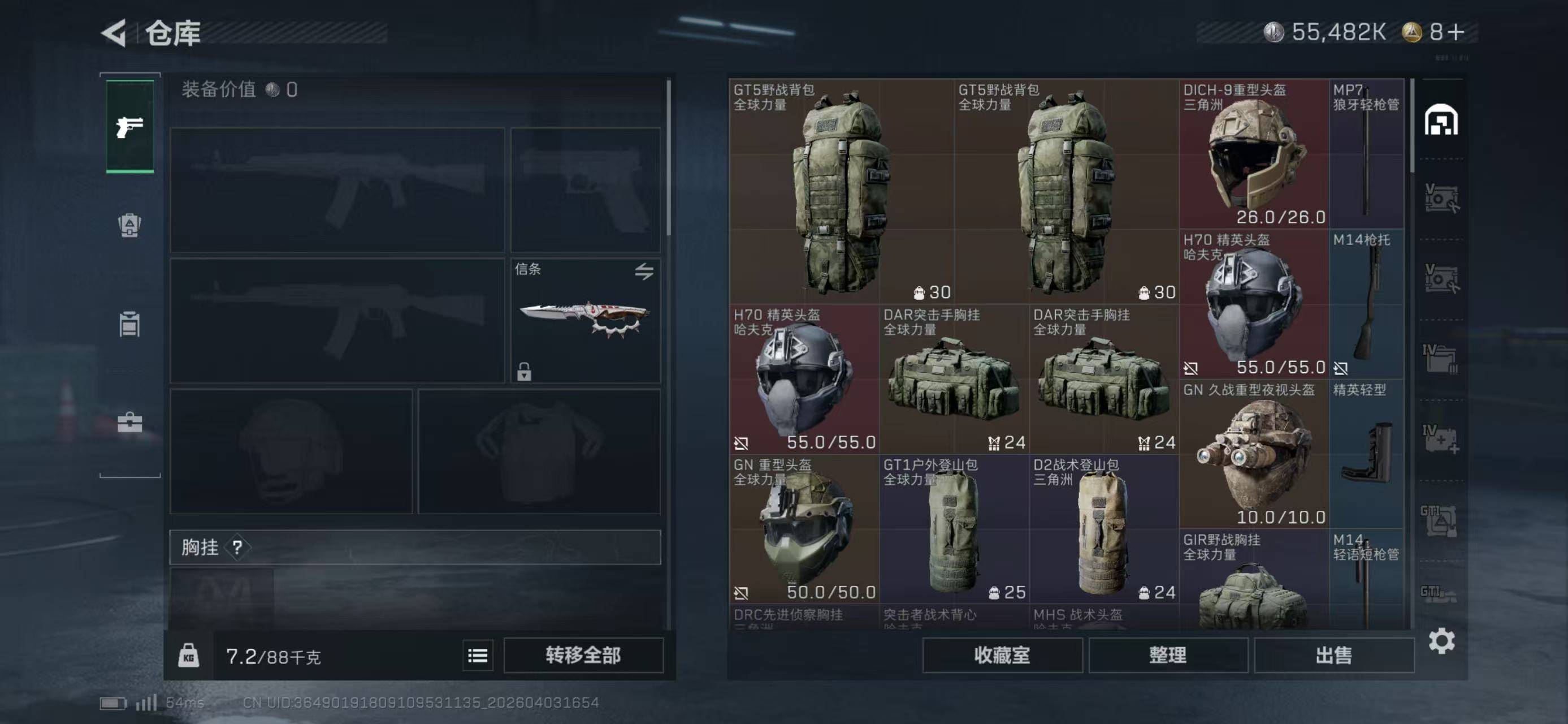Open the briefcase tab
The height and width of the screenshot is (724, 1568).
point(129,422)
